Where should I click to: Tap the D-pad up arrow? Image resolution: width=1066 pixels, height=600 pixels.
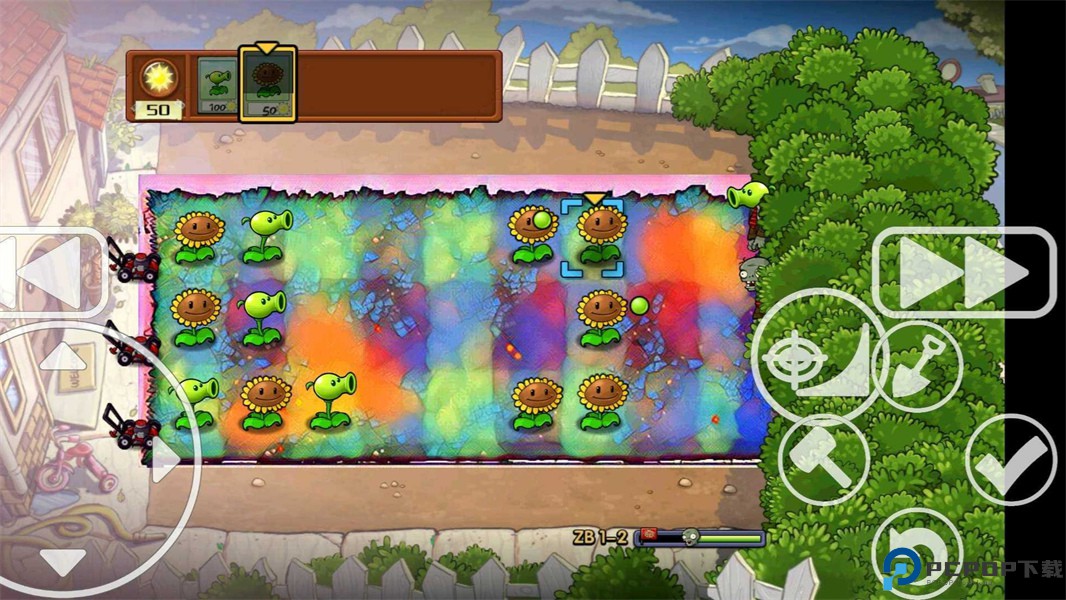click(x=62, y=356)
